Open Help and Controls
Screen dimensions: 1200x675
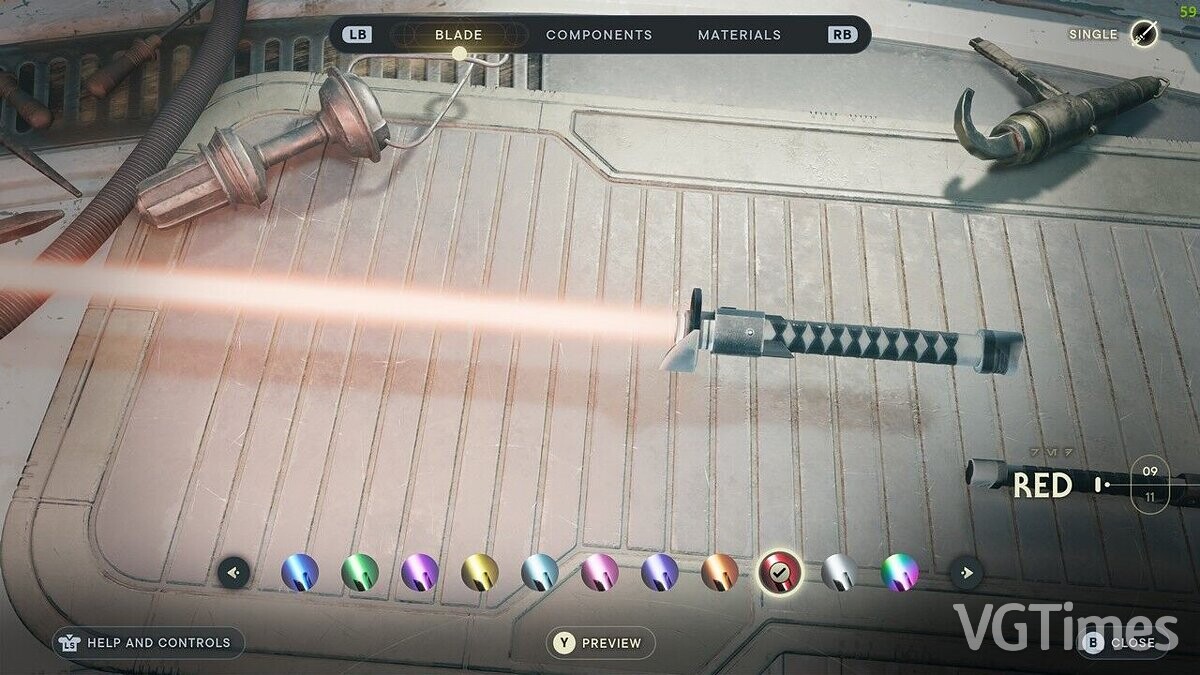pyautogui.click(x=148, y=643)
